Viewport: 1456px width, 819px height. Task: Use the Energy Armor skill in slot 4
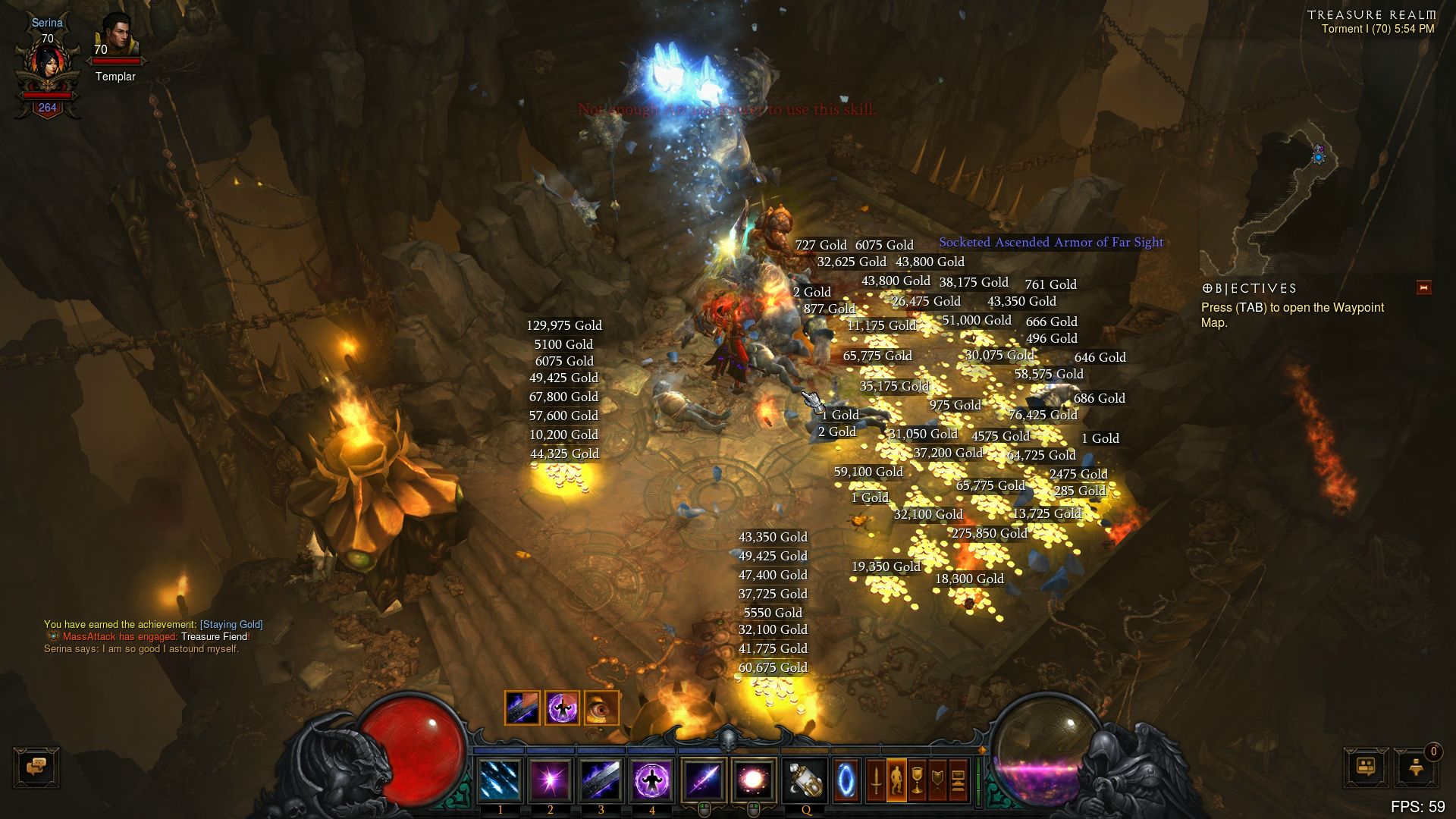click(x=651, y=780)
